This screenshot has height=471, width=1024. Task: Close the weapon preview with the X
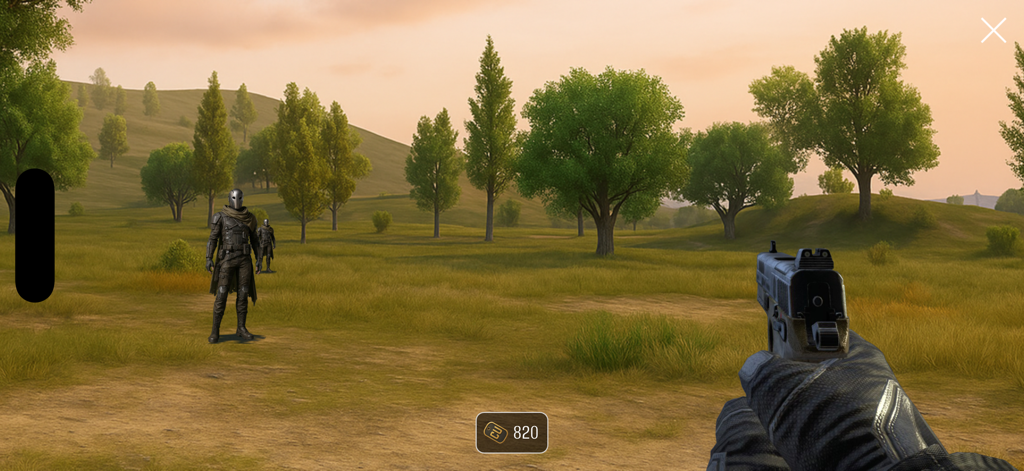(x=993, y=30)
